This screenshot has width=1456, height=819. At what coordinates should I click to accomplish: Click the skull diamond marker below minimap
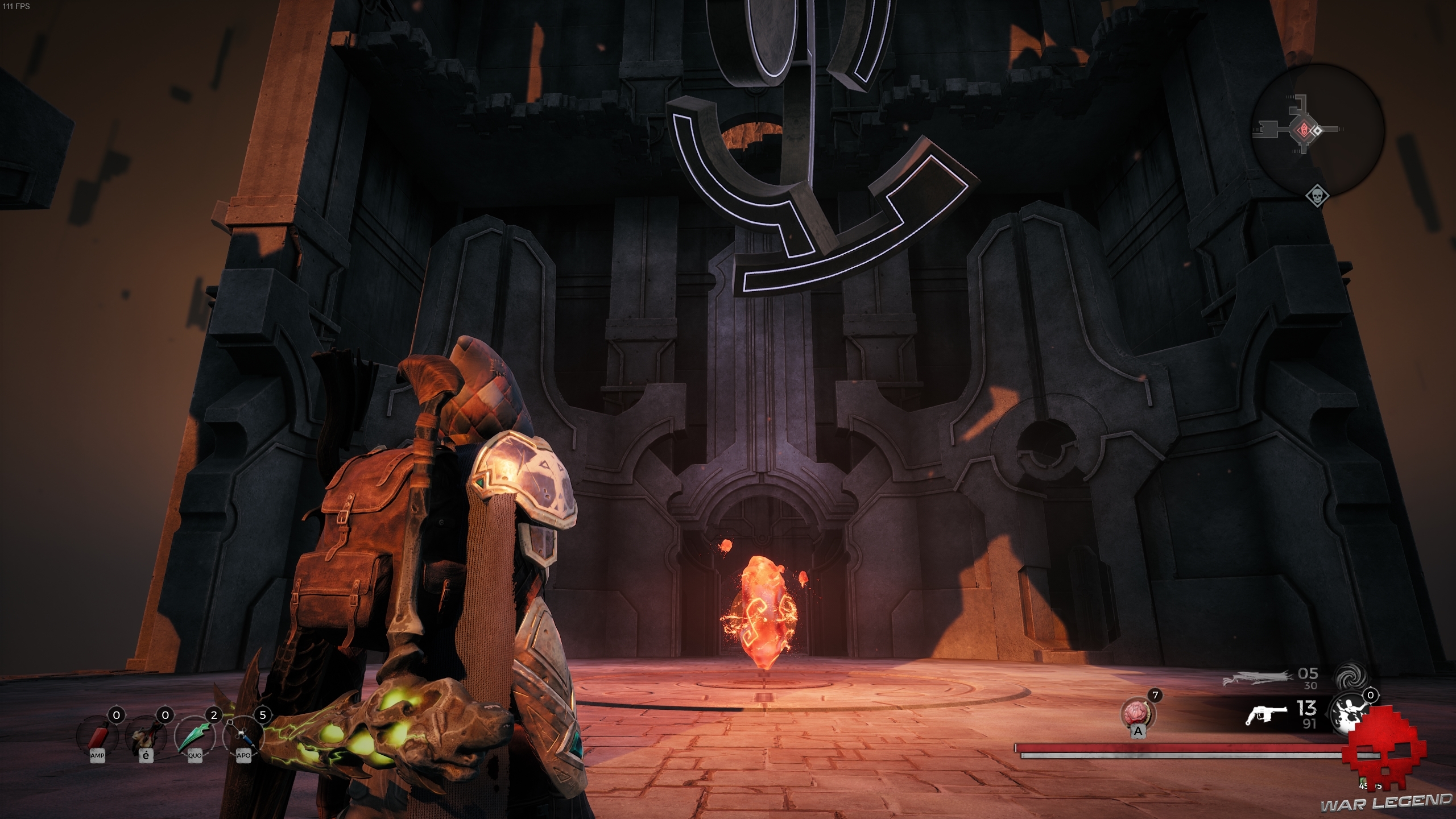pyautogui.click(x=1317, y=196)
